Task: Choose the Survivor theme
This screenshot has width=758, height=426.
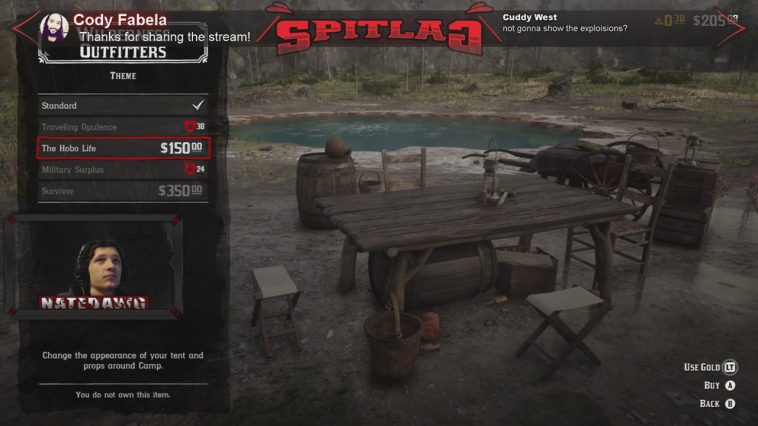Action: coord(122,191)
